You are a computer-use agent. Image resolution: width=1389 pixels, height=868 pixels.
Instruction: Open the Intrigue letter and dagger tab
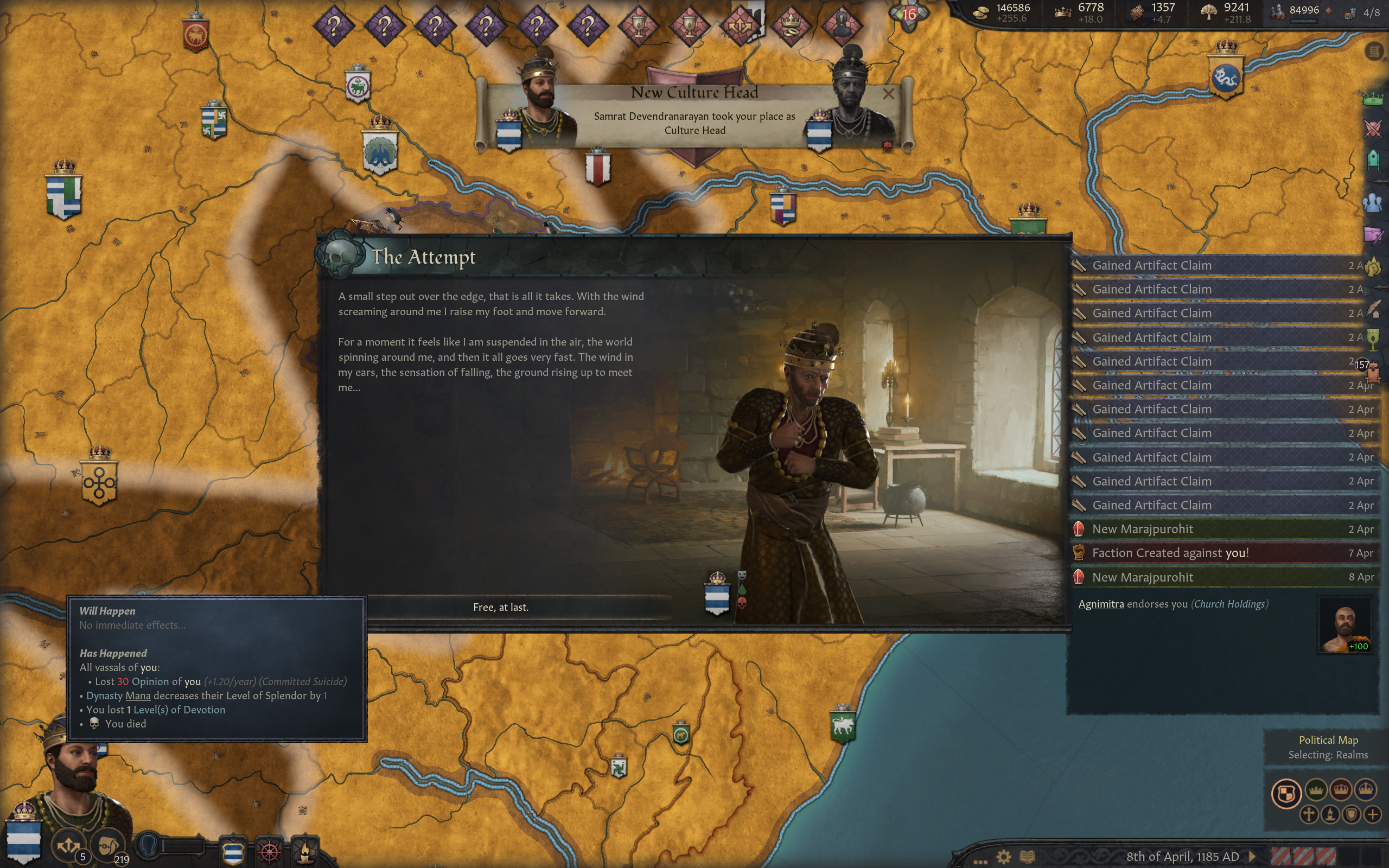1372,235
